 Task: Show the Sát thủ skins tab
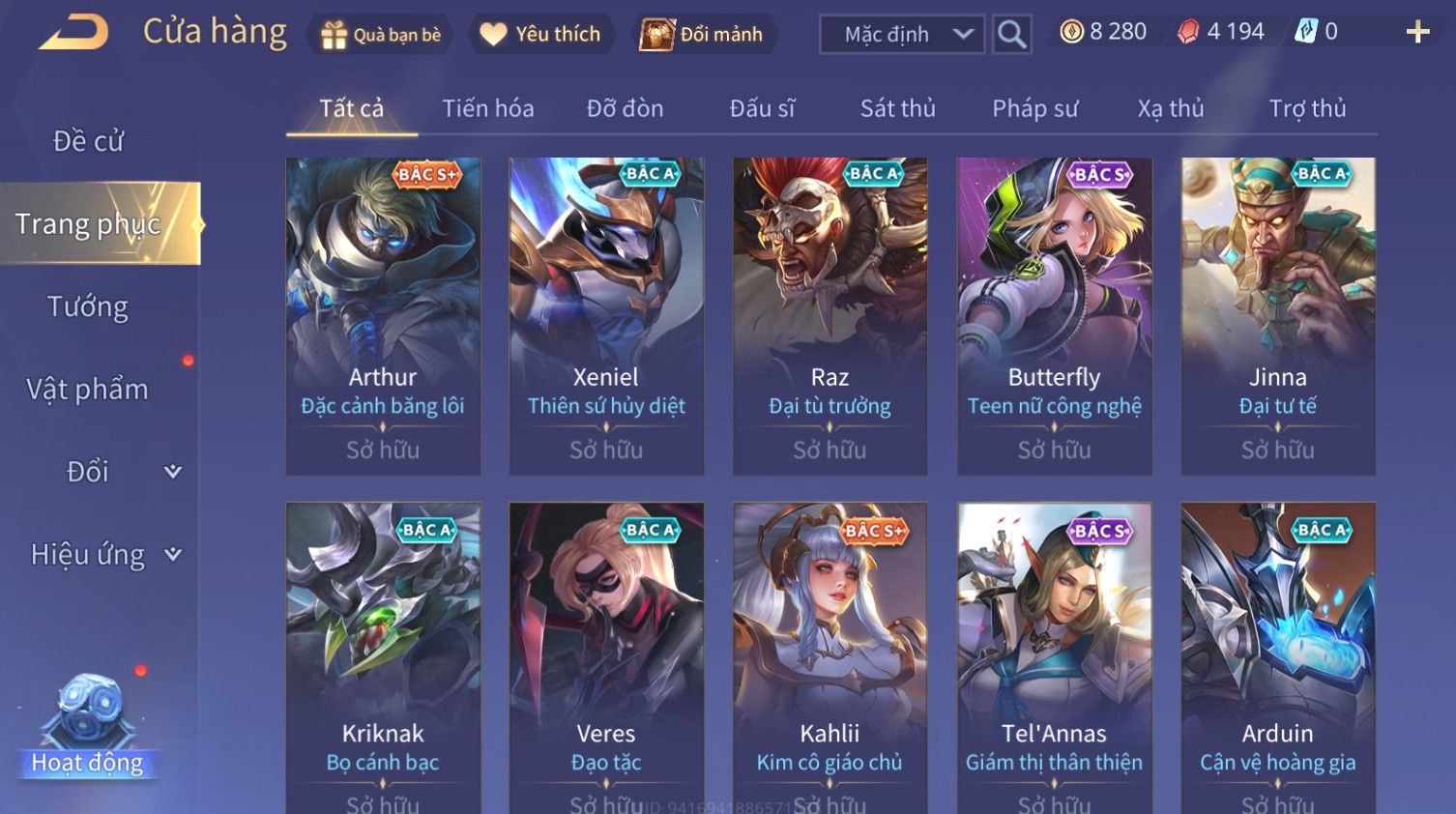pyautogui.click(x=897, y=108)
